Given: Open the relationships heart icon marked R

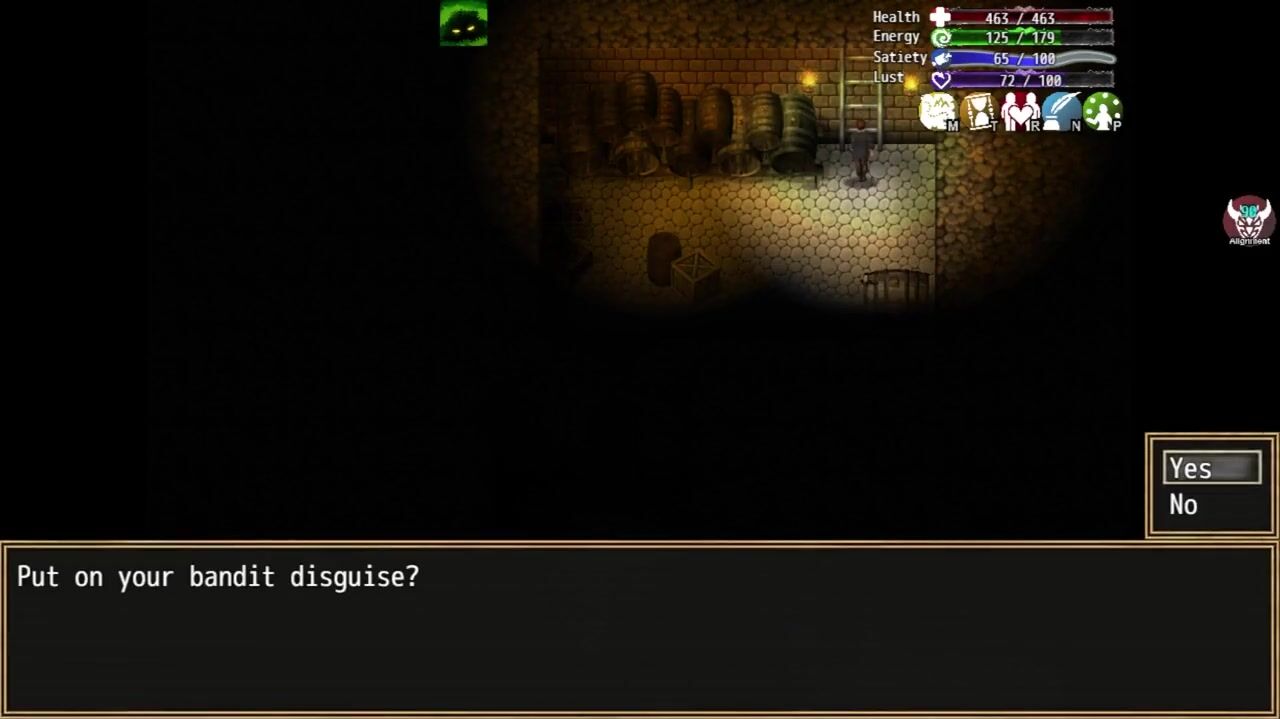Looking at the screenshot, I should pyautogui.click(x=1020, y=111).
